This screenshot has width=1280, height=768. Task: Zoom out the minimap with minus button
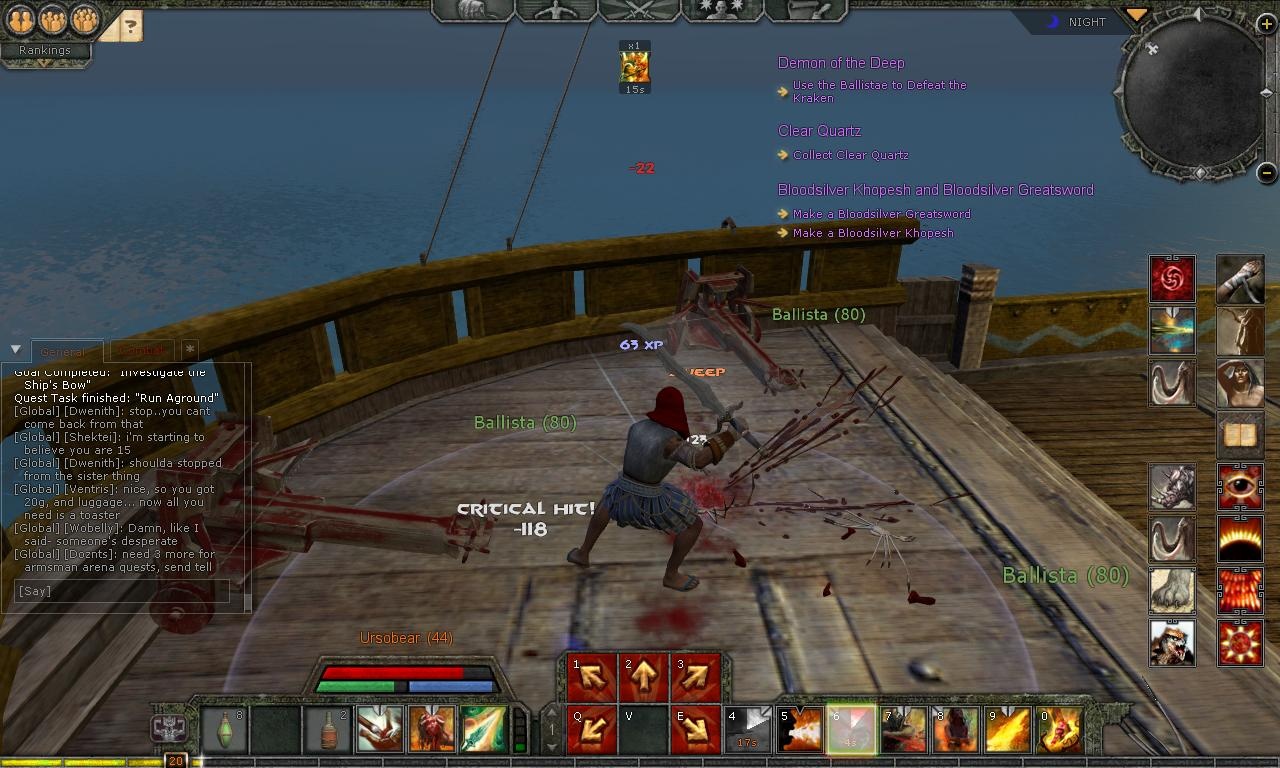pyautogui.click(x=1267, y=172)
